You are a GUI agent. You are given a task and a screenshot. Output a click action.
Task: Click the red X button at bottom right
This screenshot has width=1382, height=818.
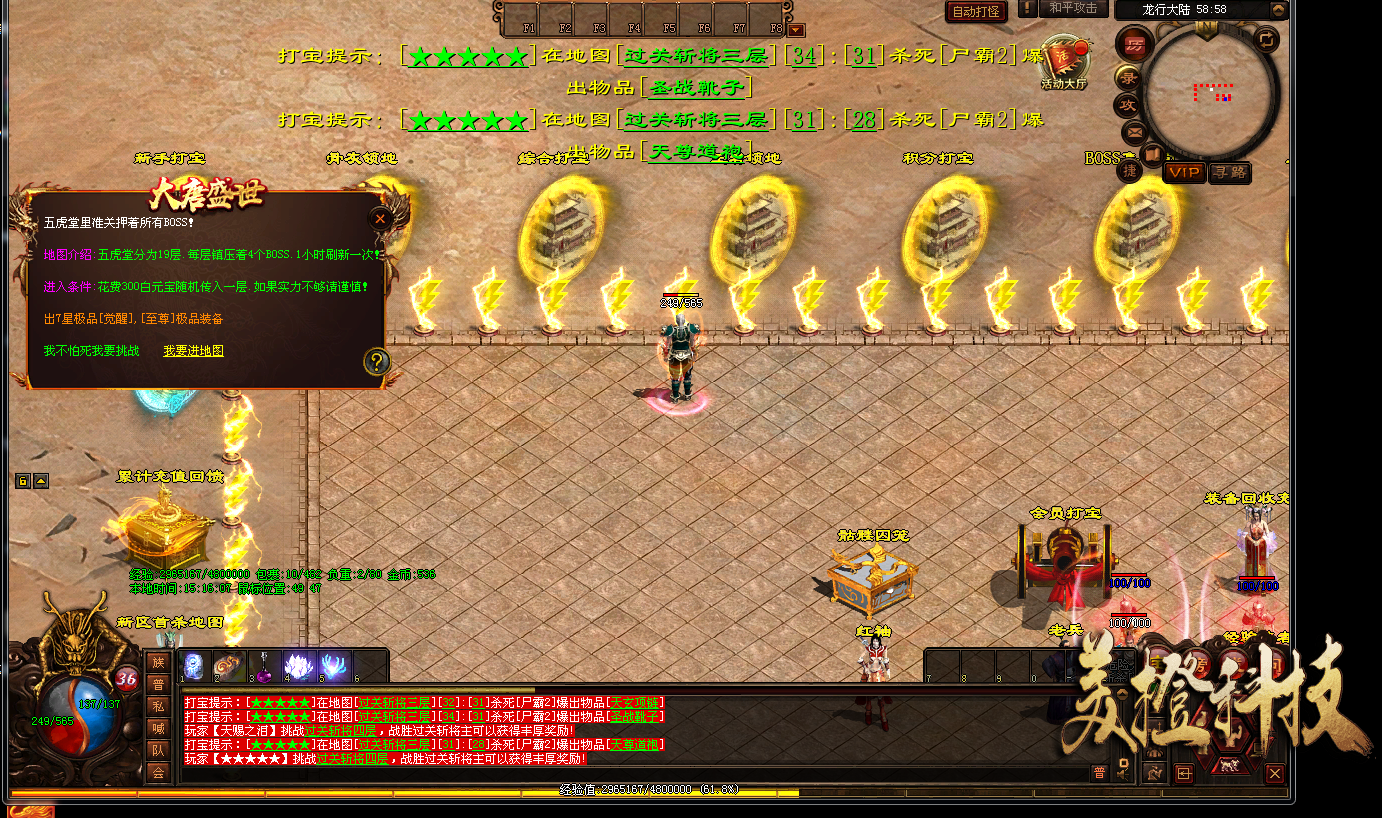(x=1274, y=773)
